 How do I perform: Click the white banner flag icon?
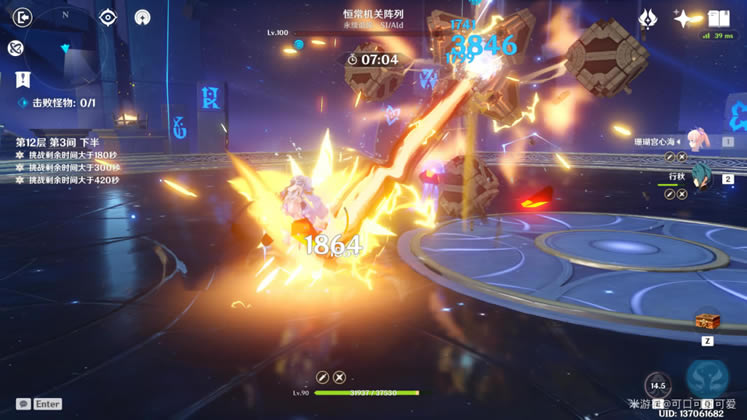coord(22,78)
